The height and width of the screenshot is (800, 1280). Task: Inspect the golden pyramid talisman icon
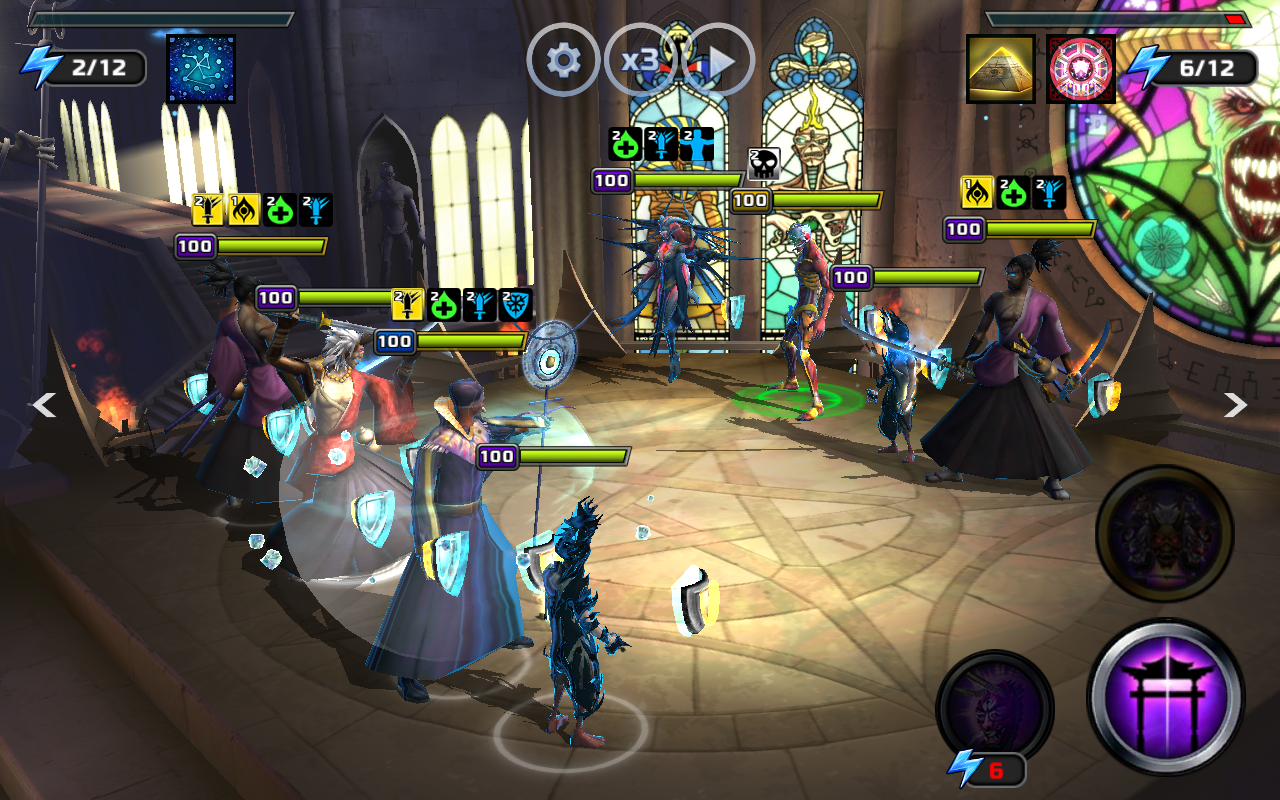tap(1000, 69)
